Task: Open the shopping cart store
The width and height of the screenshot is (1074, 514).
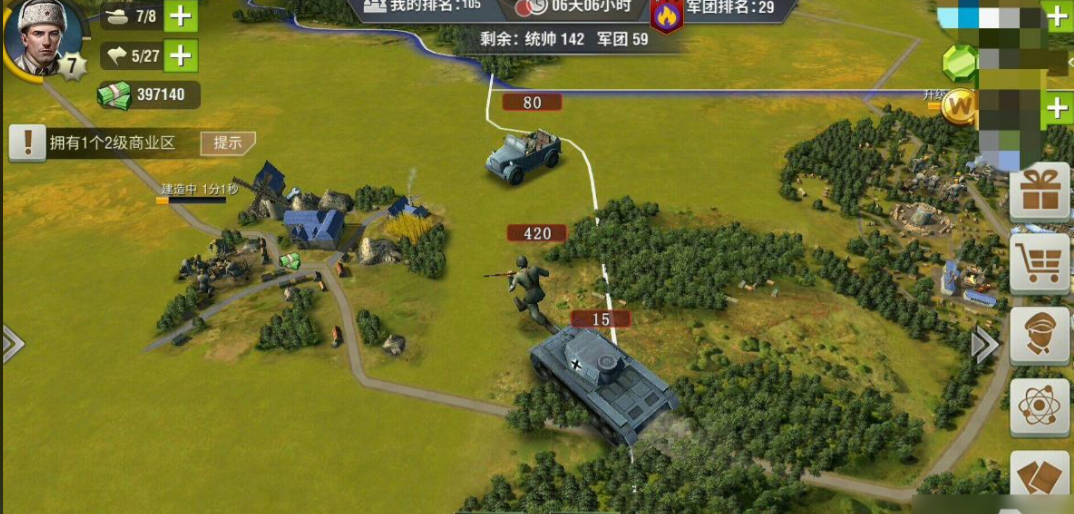Action: tap(1040, 264)
